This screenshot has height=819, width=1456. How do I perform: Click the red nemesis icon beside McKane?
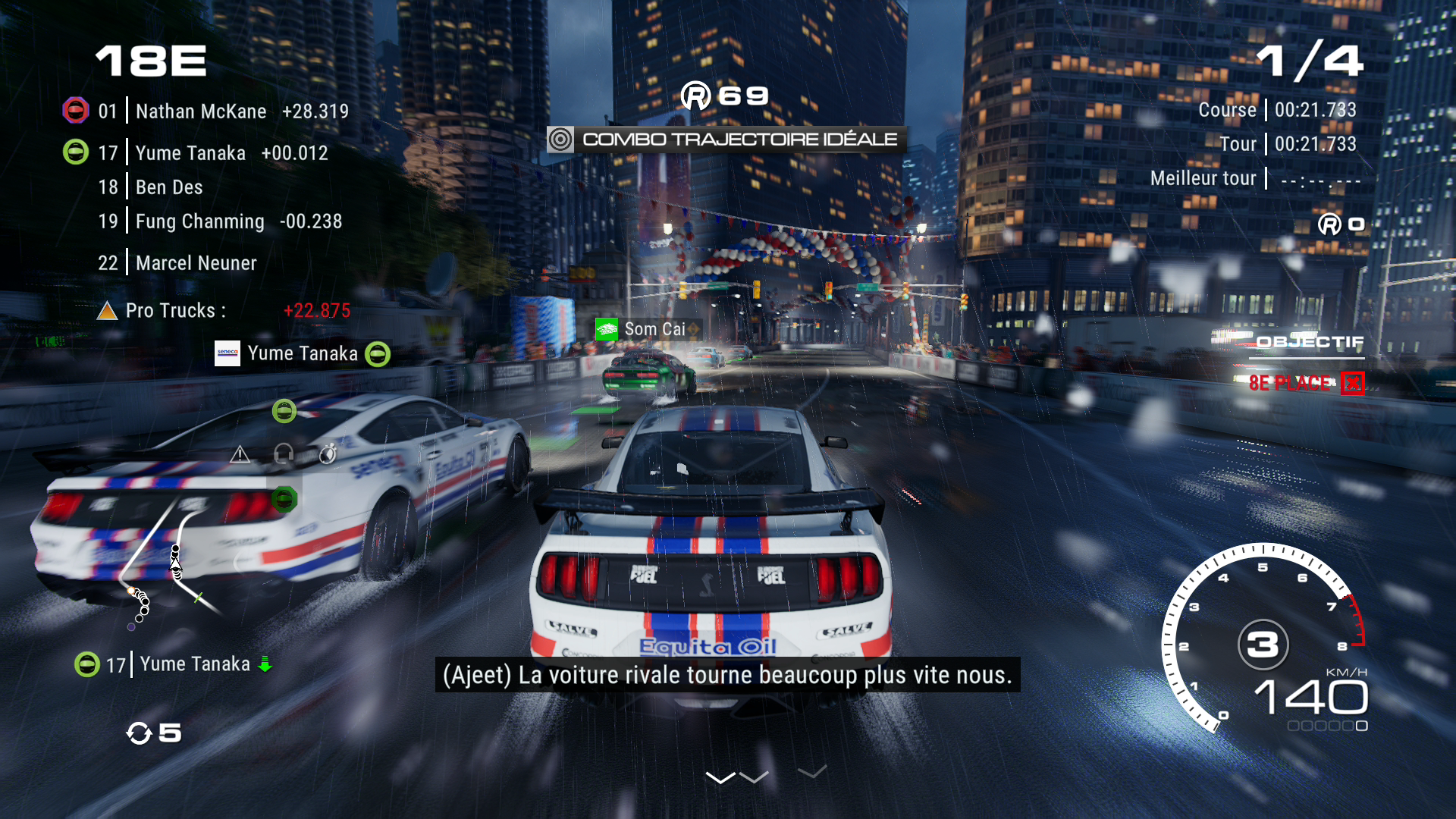pyautogui.click(x=75, y=111)
